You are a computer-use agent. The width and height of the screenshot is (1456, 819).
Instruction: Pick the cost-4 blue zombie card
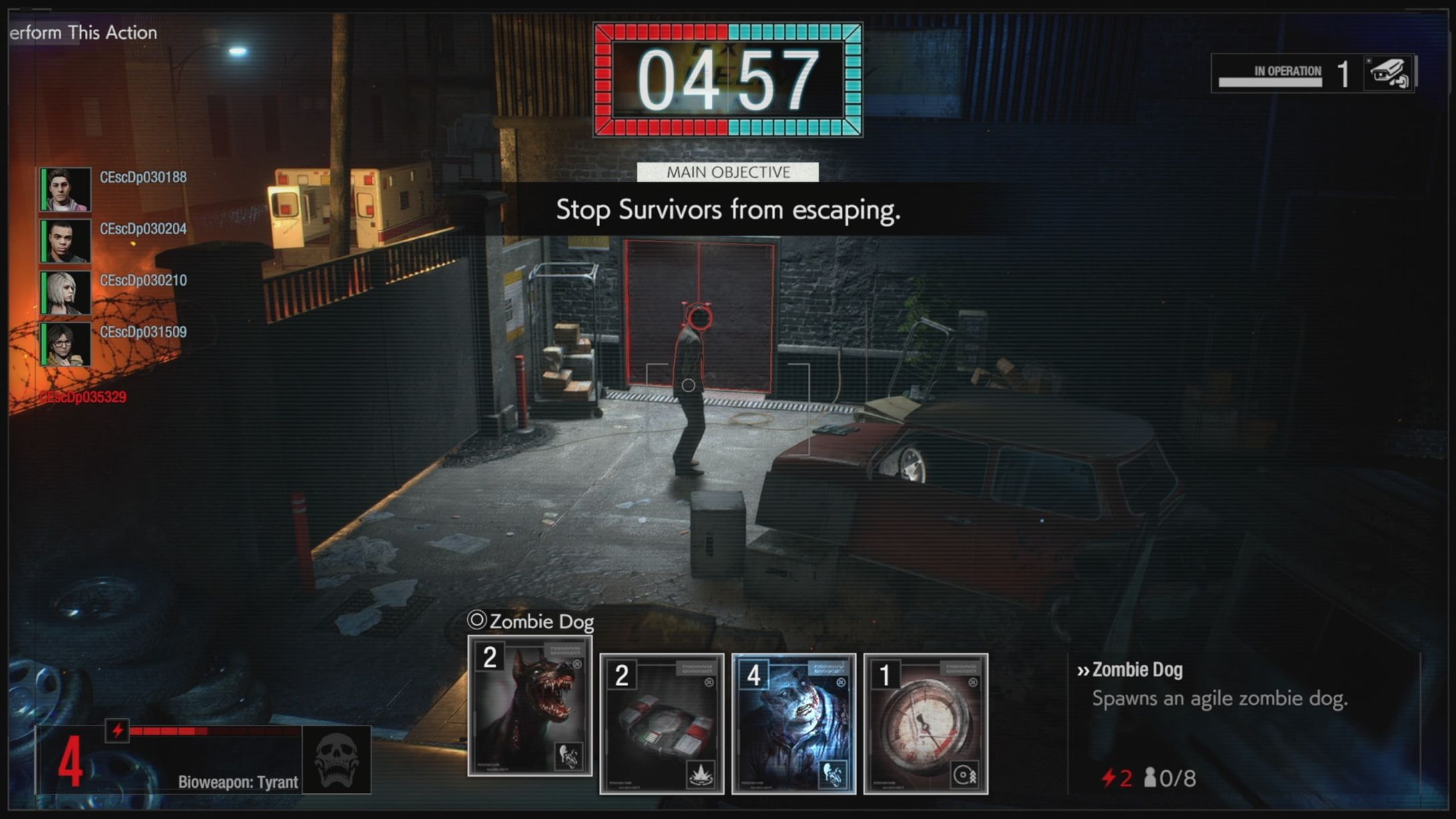(793, 724)
